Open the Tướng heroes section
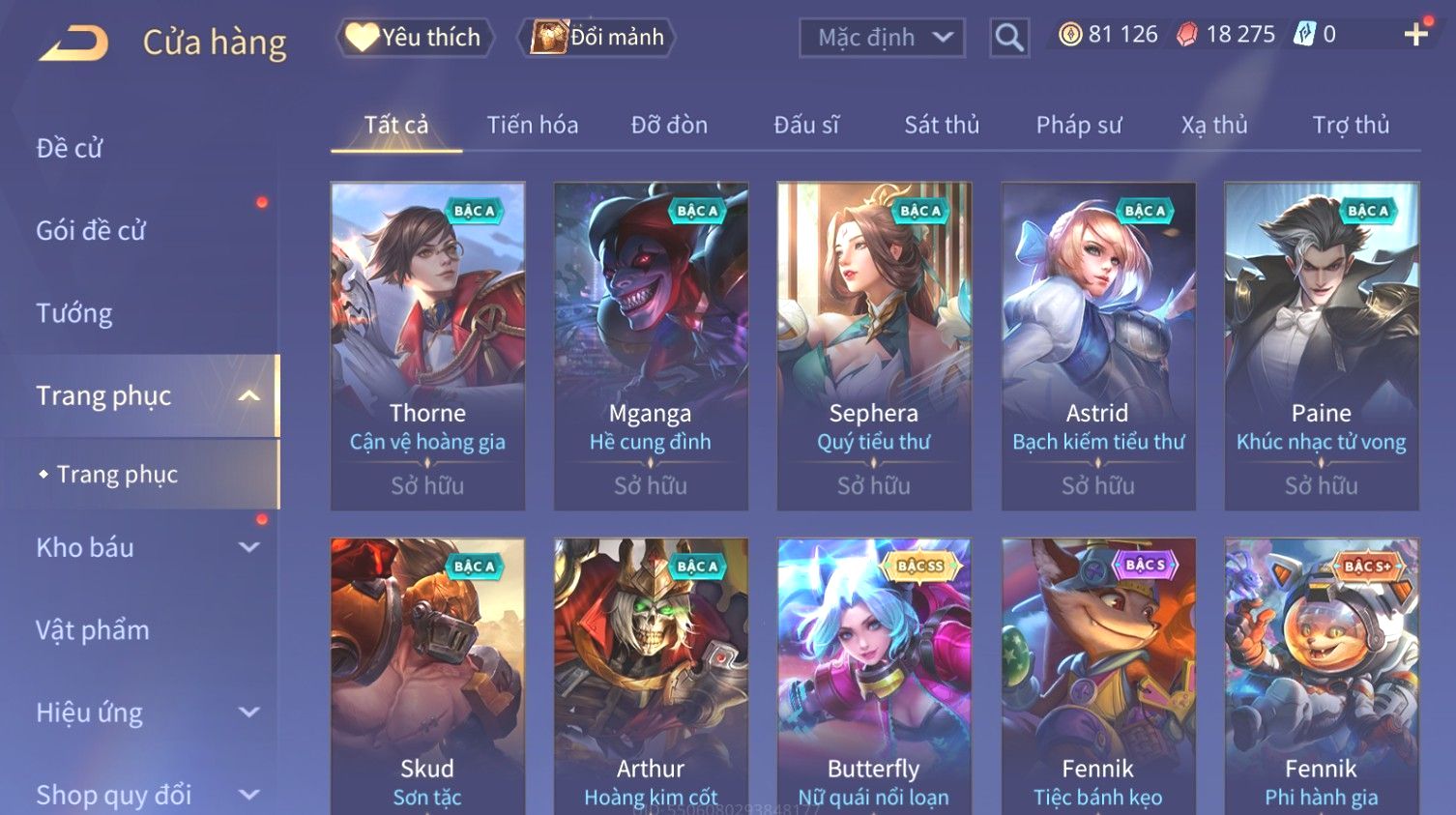Image resolution: width=1456 pixels, height=815 pixels. [74, 313]
